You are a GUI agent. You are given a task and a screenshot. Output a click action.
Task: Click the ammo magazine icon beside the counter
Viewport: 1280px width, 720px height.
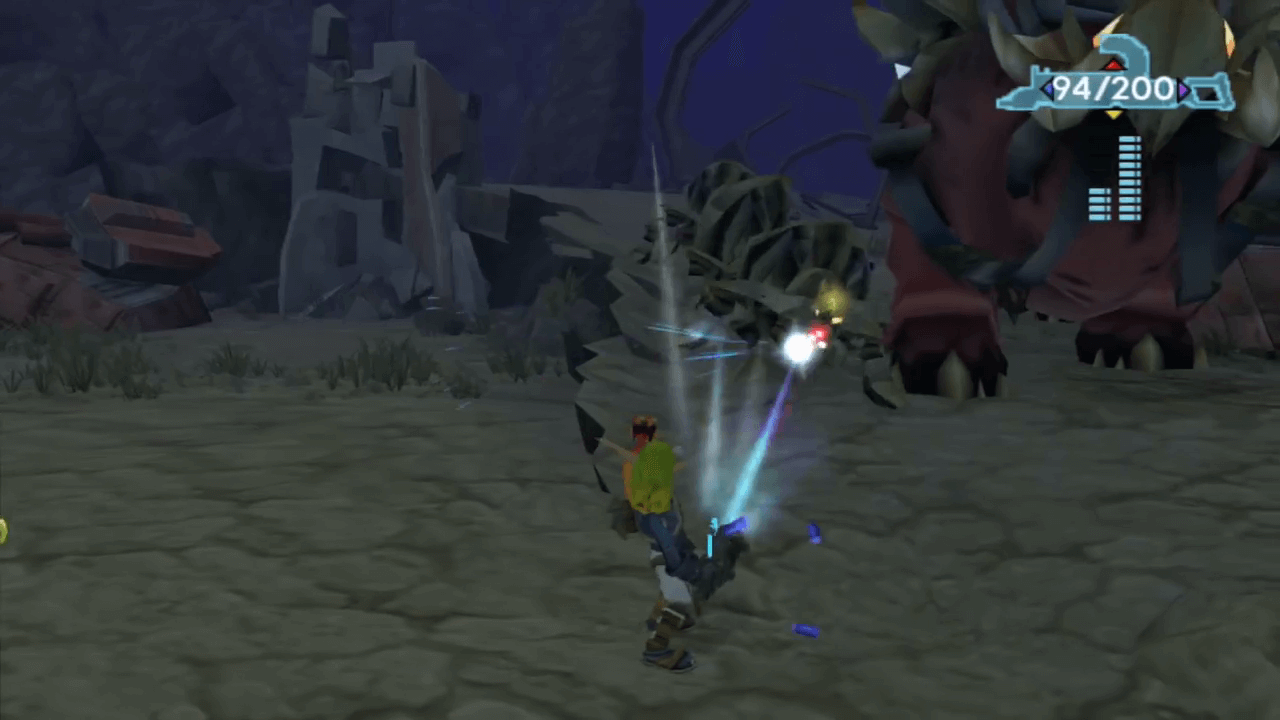point(1207,91)
